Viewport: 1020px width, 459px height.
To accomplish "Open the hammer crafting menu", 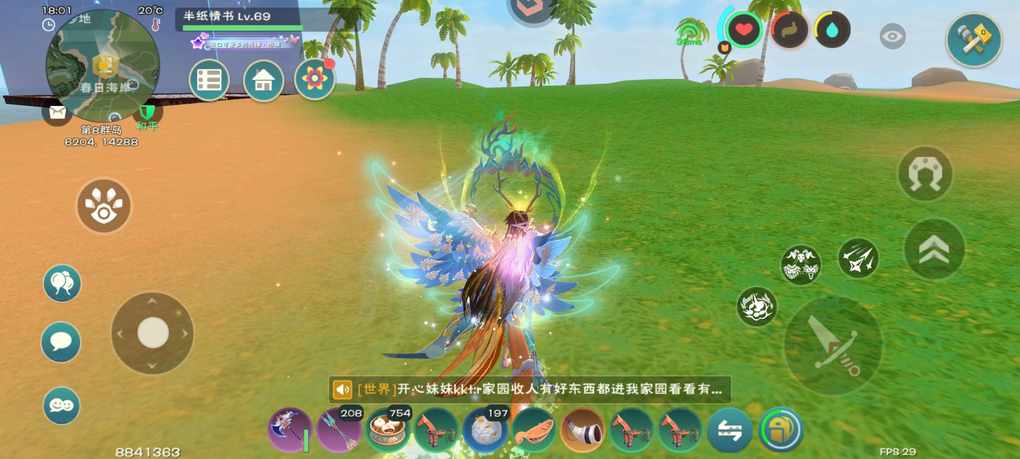I will 973,41.
